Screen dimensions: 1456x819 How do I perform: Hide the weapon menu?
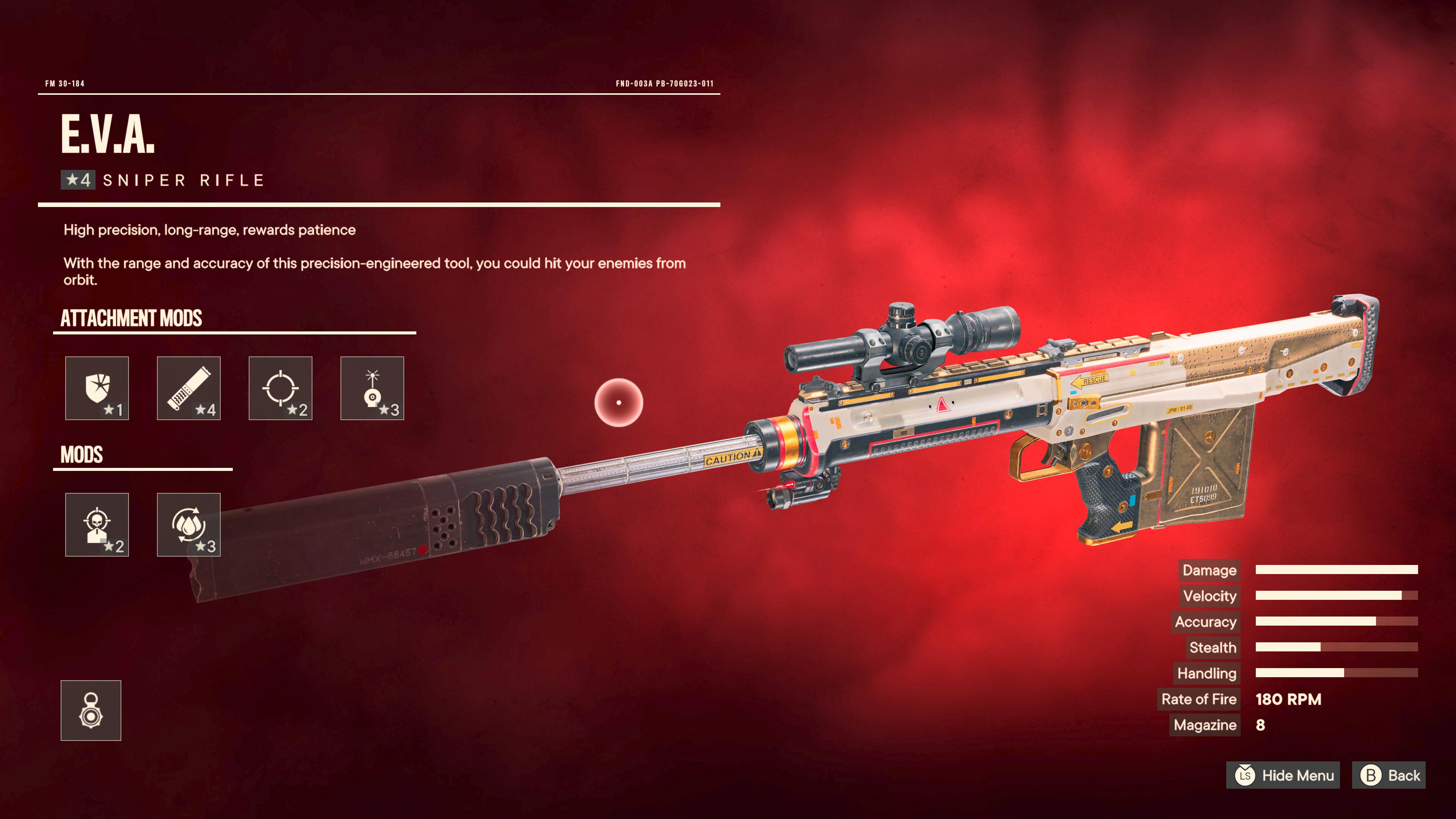[1283, 775]
